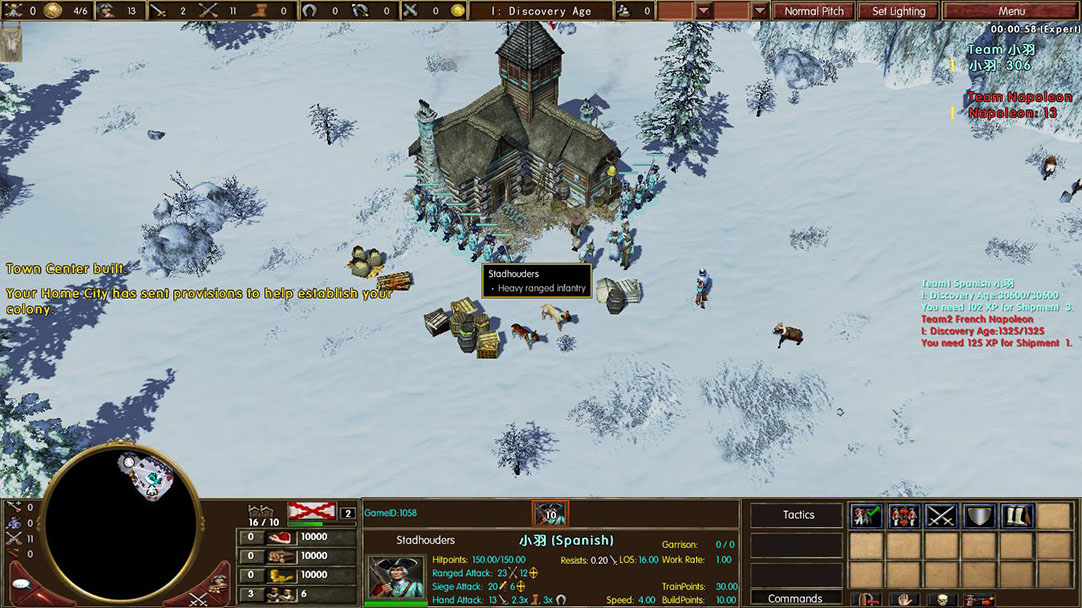The image size is (1082, 608).
Task: Open the Spanish Home City flag
Action: (311, 513)
